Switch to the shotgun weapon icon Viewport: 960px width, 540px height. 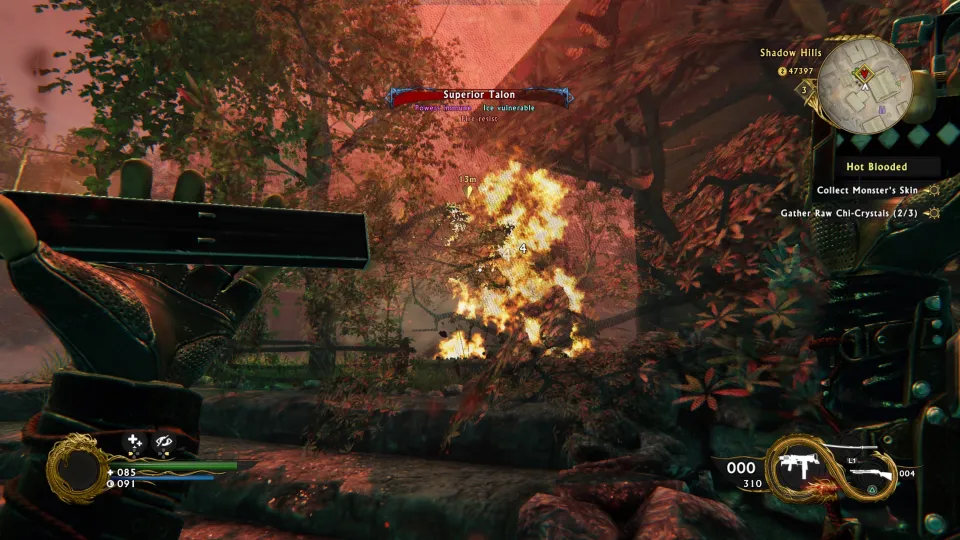(x=870, y=471)
